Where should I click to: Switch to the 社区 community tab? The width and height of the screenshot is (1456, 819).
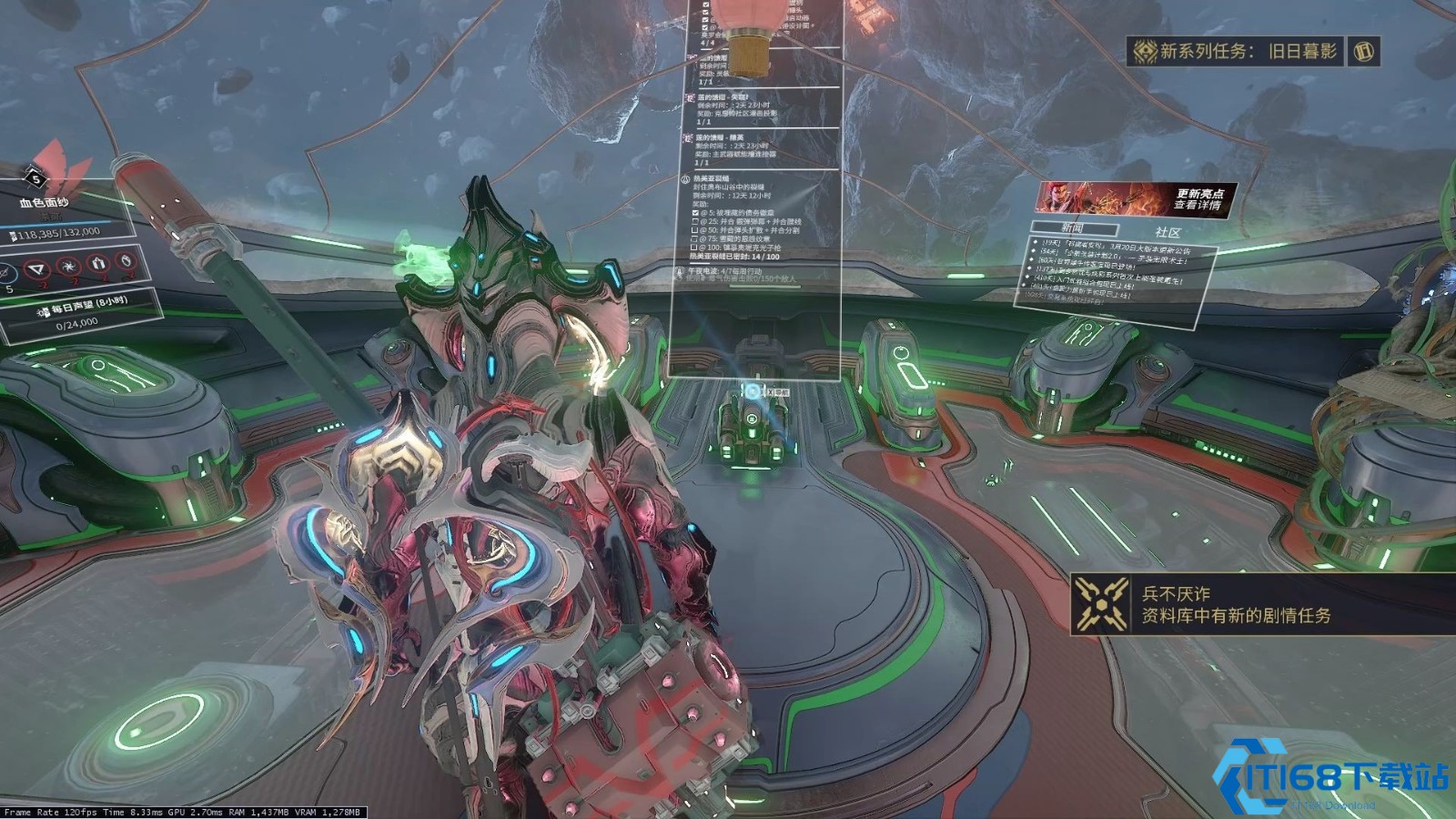[x=1168, y=233]
